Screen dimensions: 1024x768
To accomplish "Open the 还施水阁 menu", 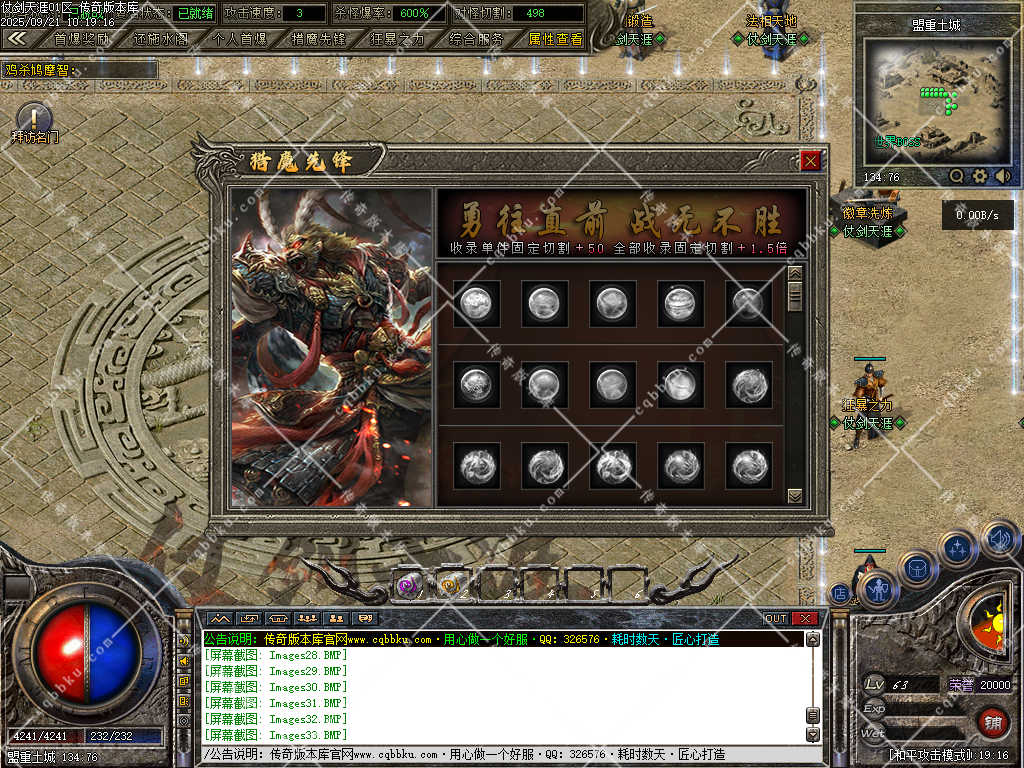I will point(160,40).
